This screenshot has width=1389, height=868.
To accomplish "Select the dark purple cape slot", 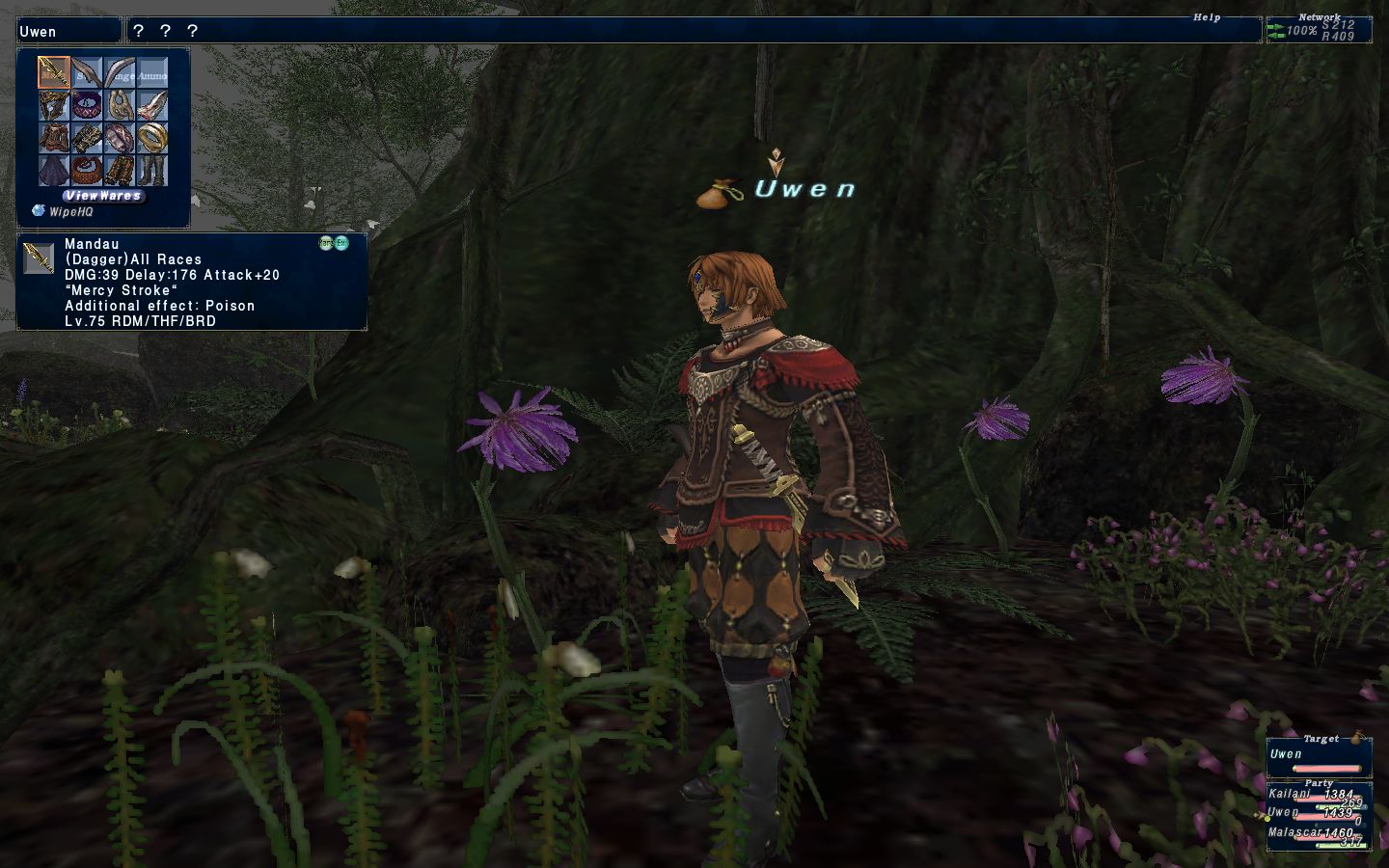I will [54, 171].
